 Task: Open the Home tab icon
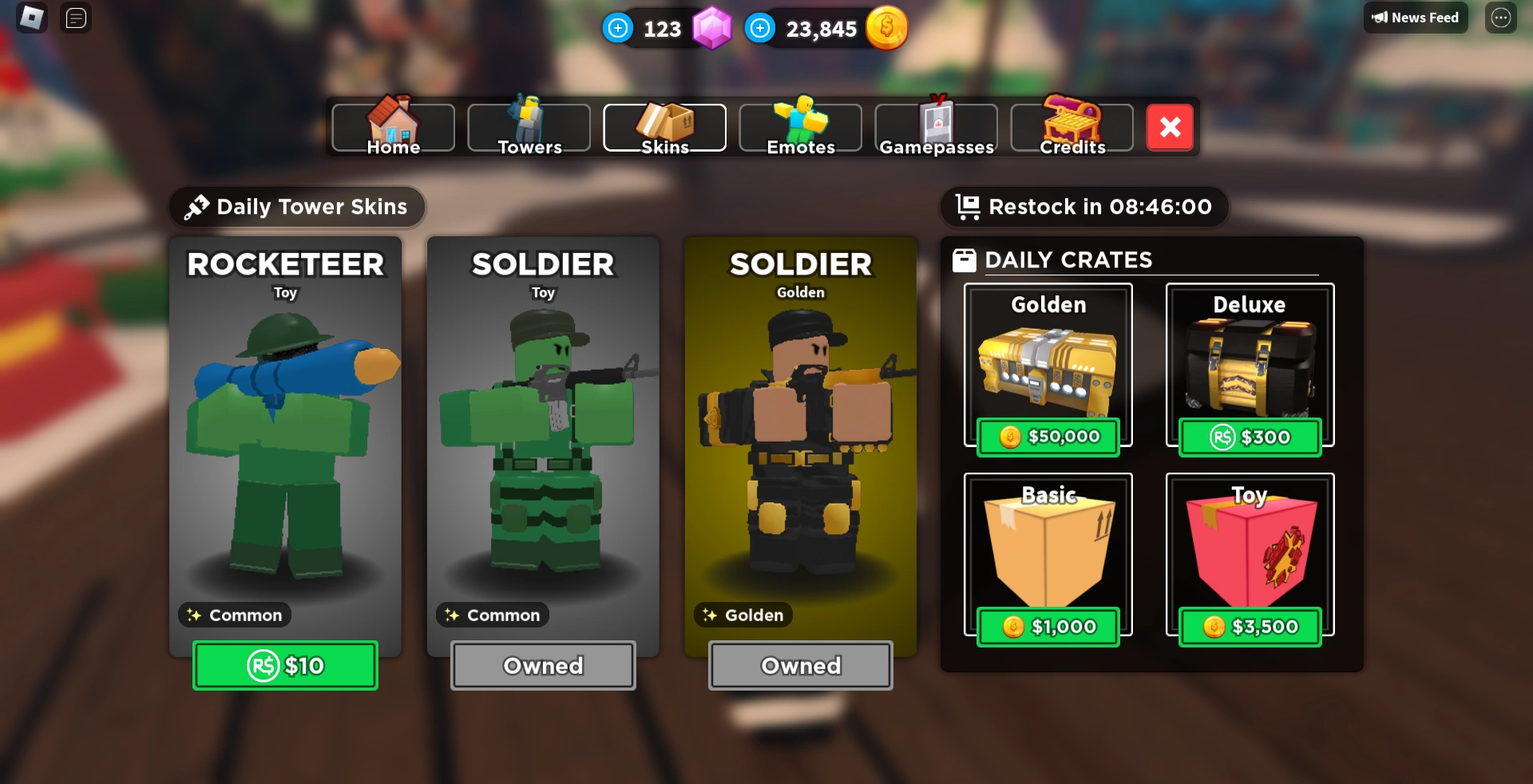pos(392,121)
